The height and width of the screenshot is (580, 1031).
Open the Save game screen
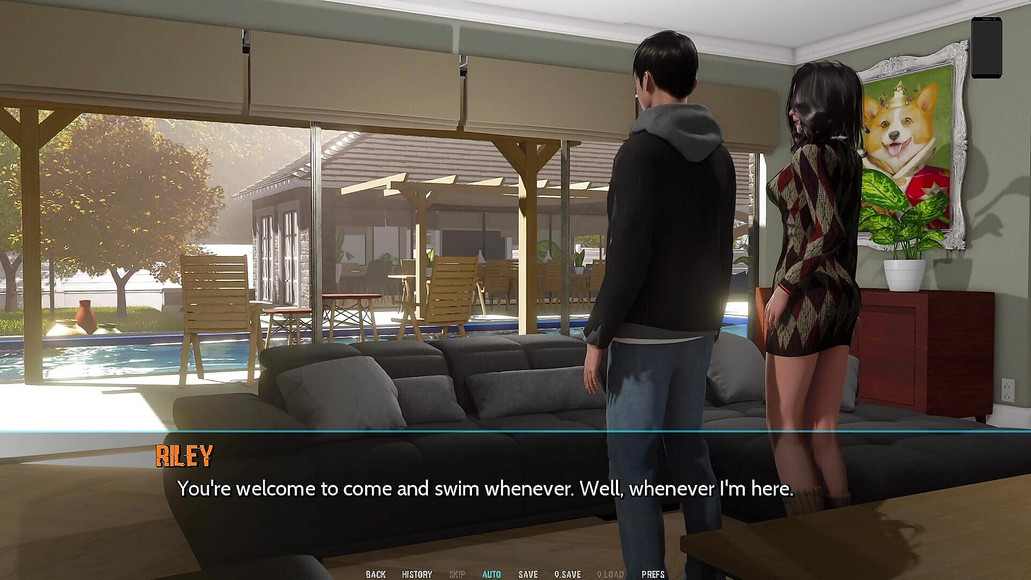[528, 574]
